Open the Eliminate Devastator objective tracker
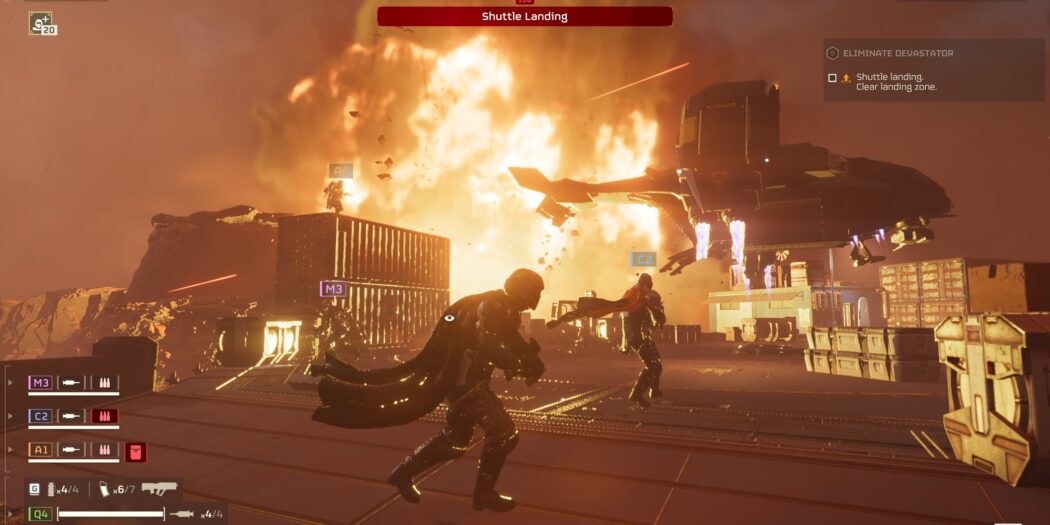Image resolution: width=1050 pixels, height=525 pixels. [x=896, y=53]
